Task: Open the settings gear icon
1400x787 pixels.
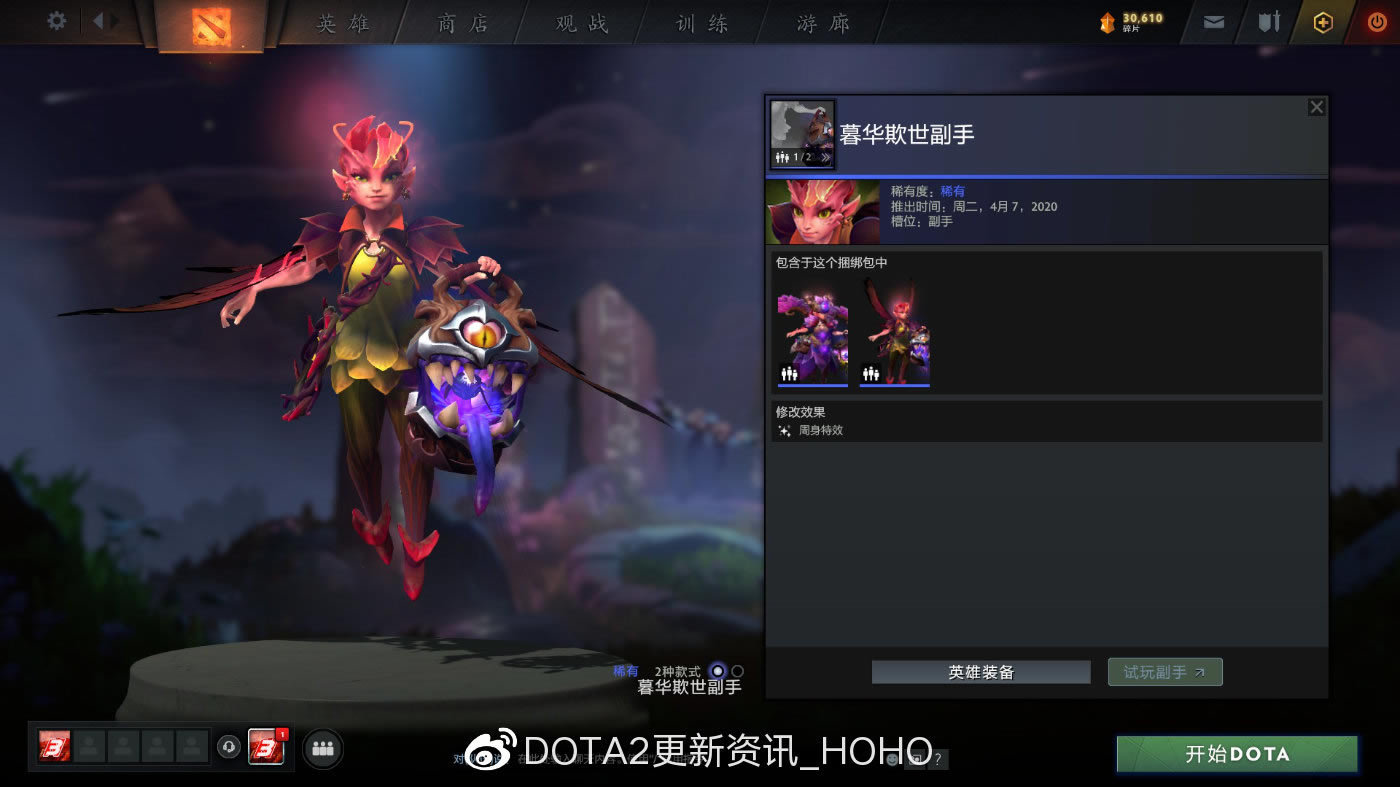Action: [x=56, y=20]
